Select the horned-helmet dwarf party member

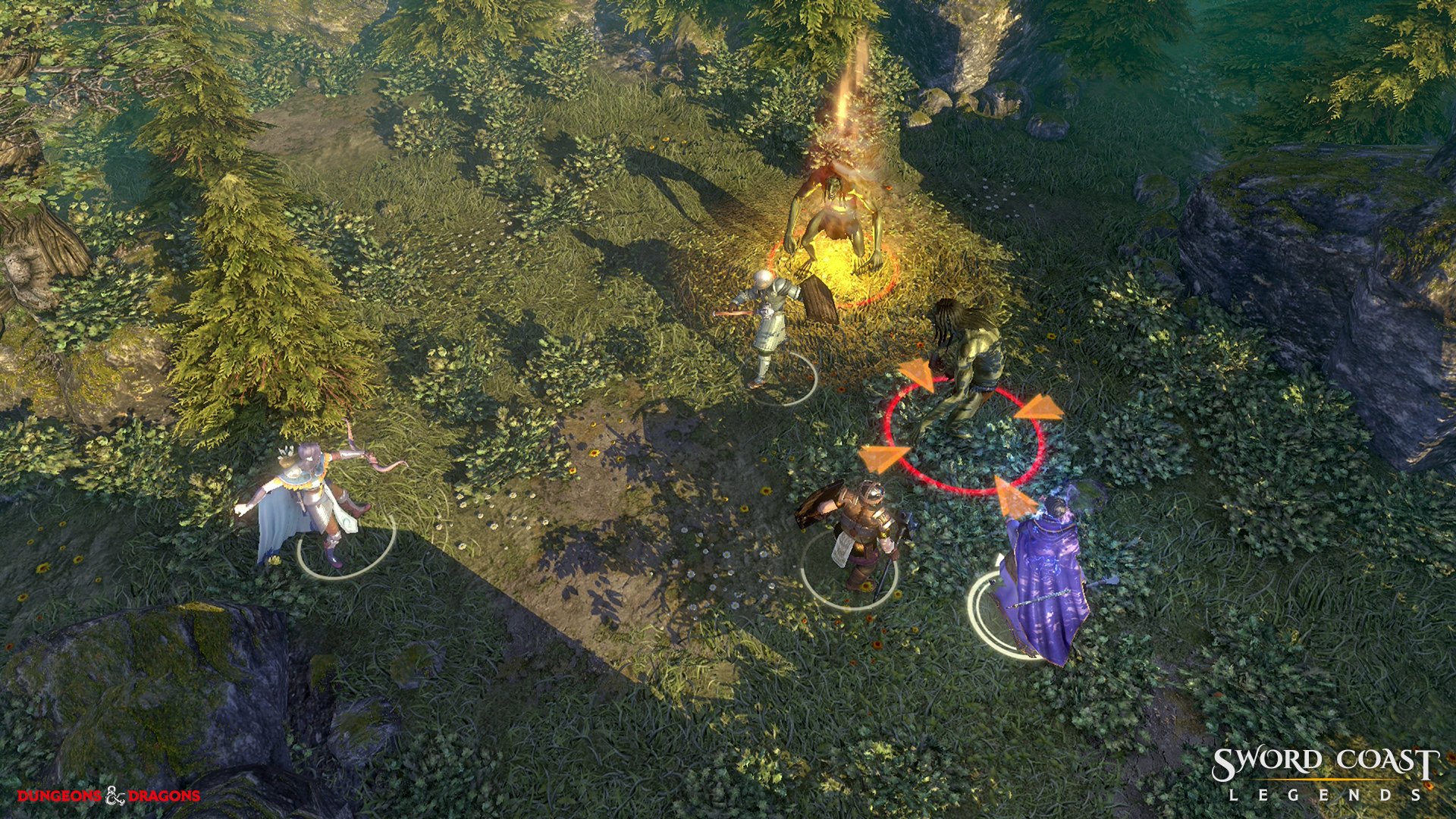click(x=861, y=527)
